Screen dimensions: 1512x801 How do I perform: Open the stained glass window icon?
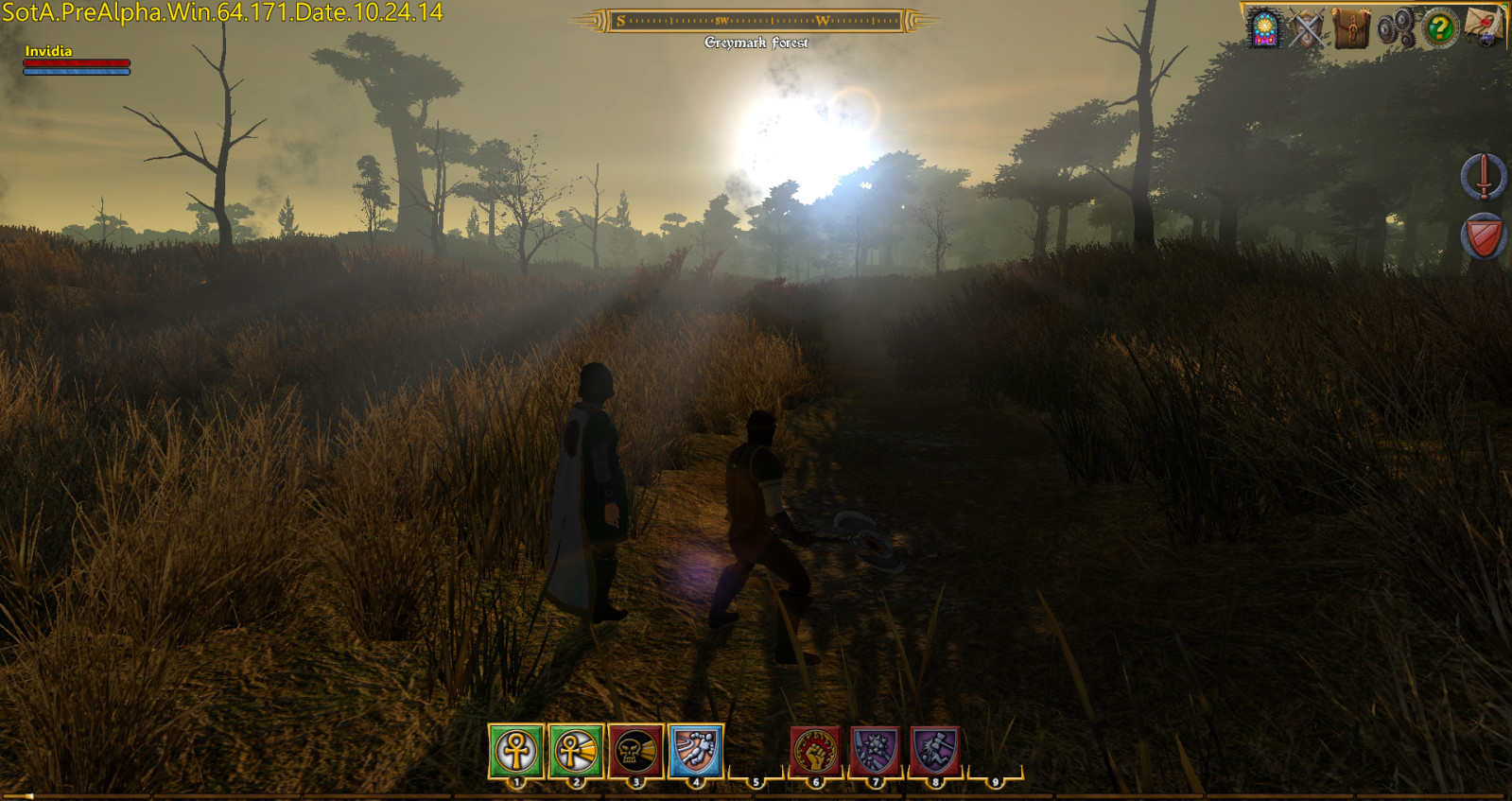(1263, 26)
